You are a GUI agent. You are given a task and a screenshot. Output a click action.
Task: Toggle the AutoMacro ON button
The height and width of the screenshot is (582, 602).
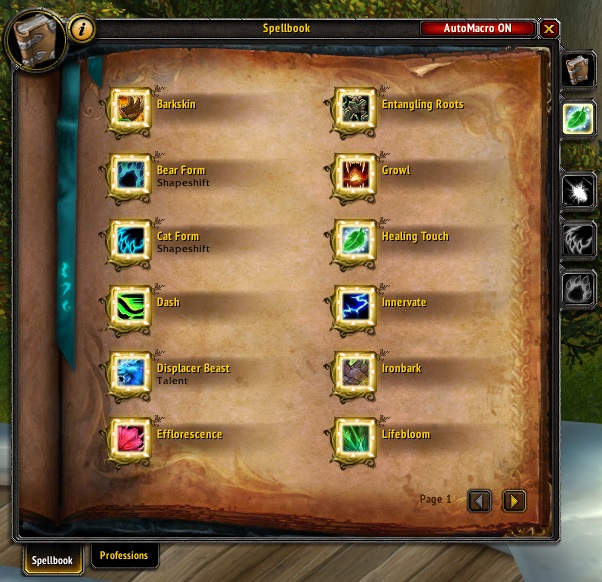[478, 29]
